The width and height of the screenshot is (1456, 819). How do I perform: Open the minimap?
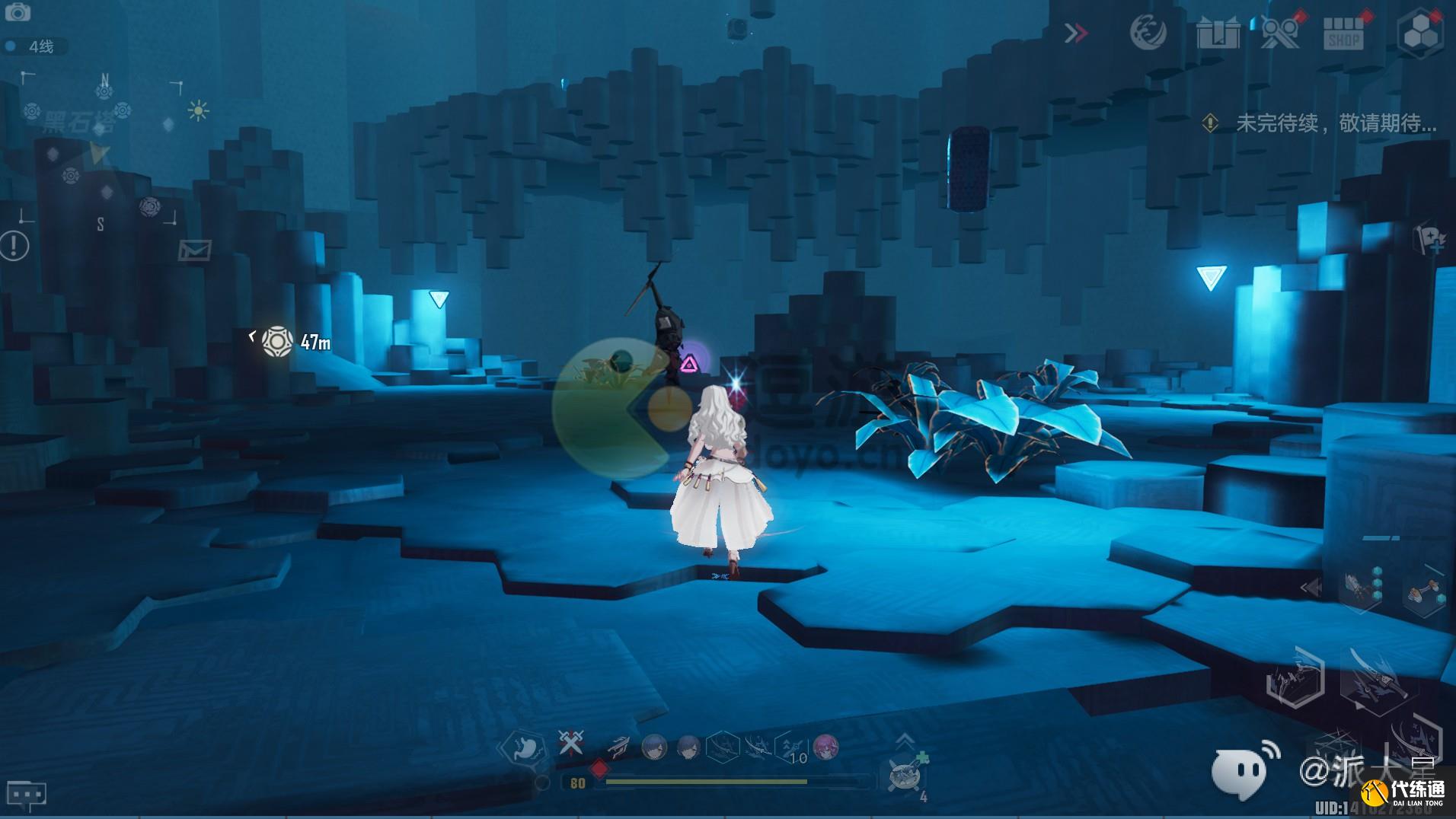tap(101, 149)
